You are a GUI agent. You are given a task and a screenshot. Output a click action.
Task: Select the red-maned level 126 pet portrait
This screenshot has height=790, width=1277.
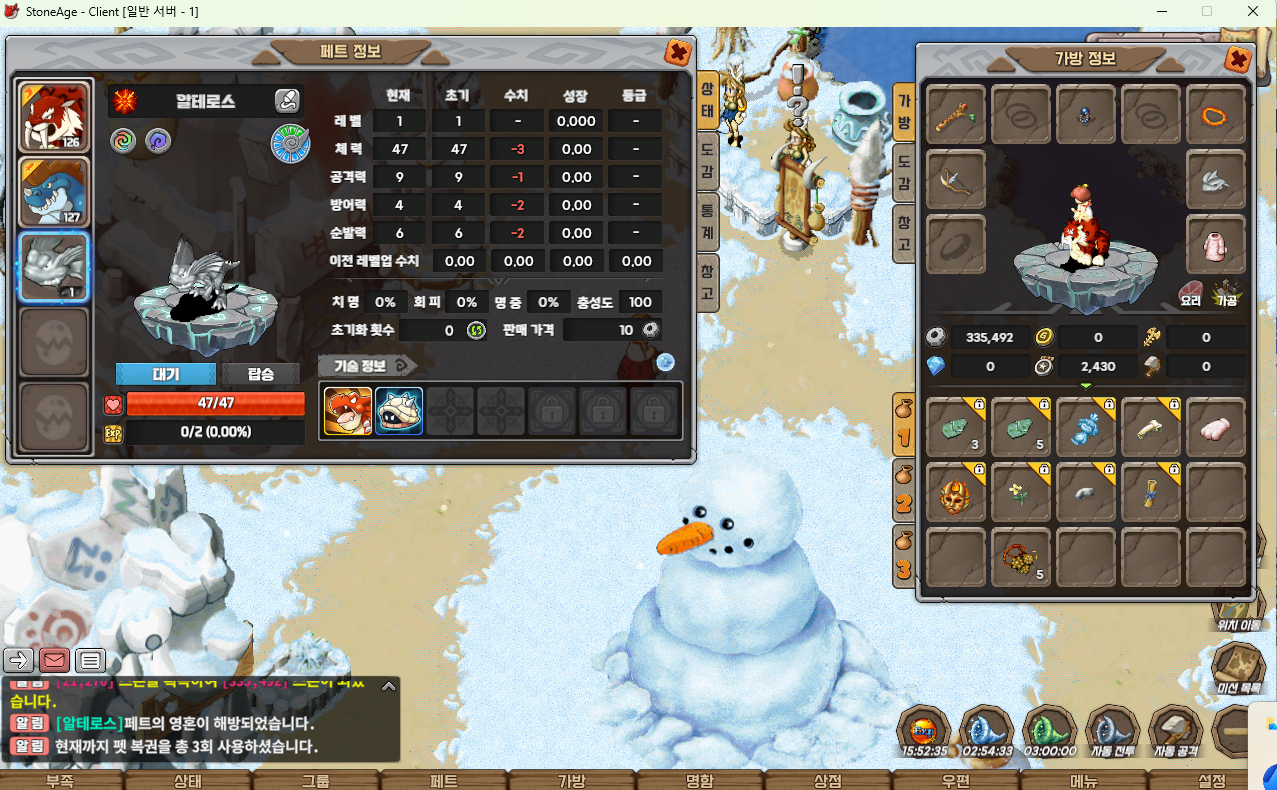tap(55, 116)
